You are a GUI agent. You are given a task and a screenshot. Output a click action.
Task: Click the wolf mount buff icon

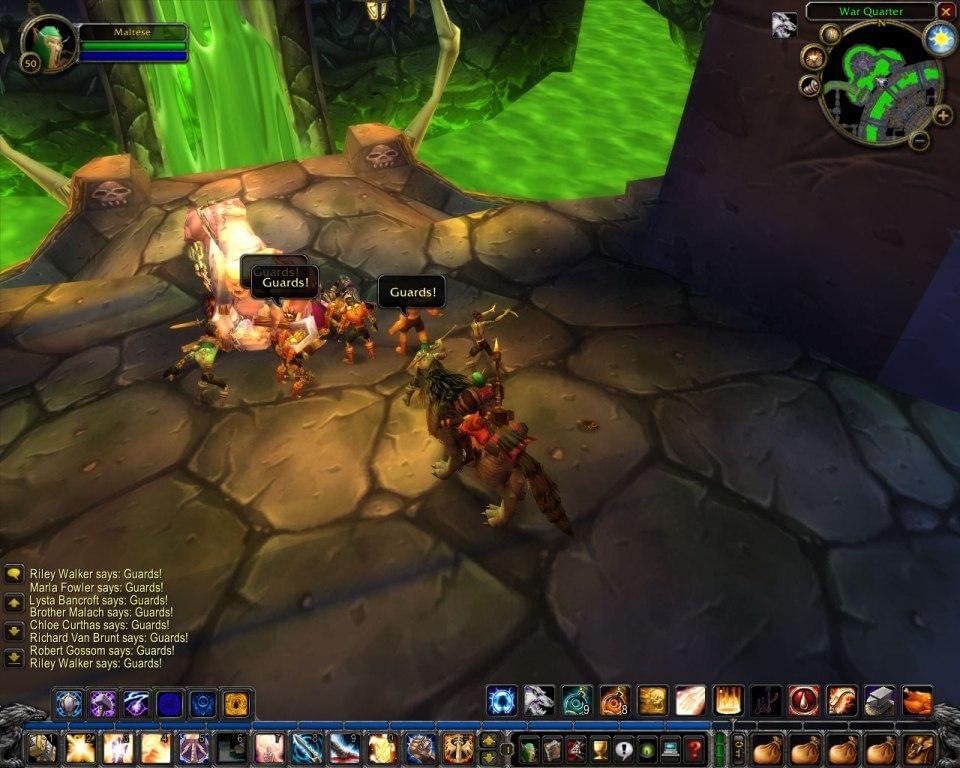(x=784, y=25)
